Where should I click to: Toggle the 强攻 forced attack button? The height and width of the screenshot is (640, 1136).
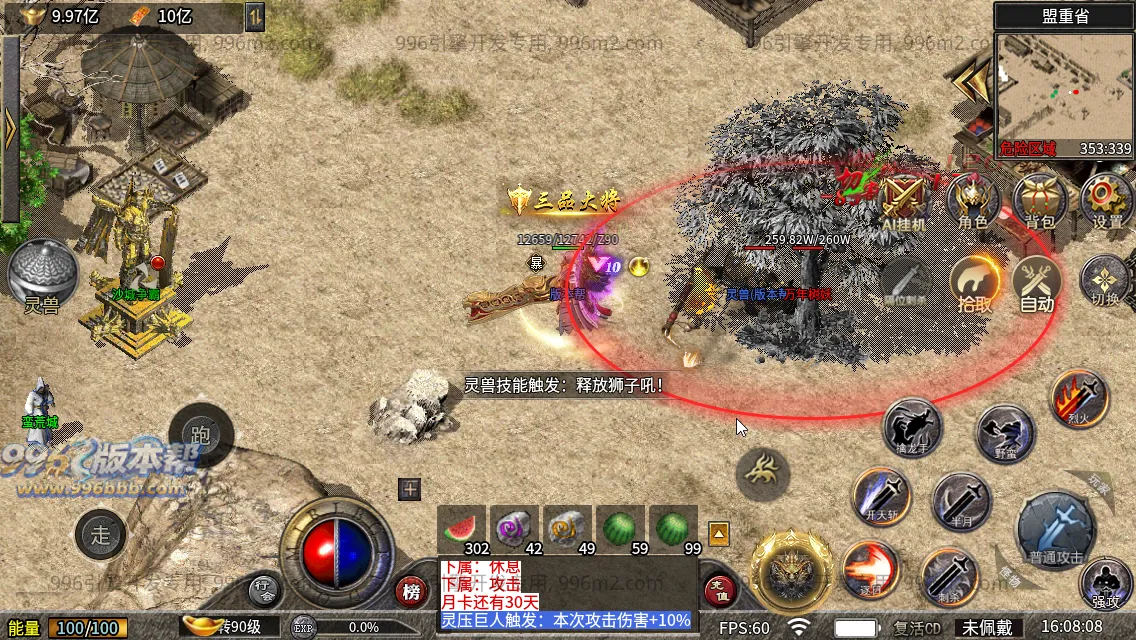tap(1106, 586)
